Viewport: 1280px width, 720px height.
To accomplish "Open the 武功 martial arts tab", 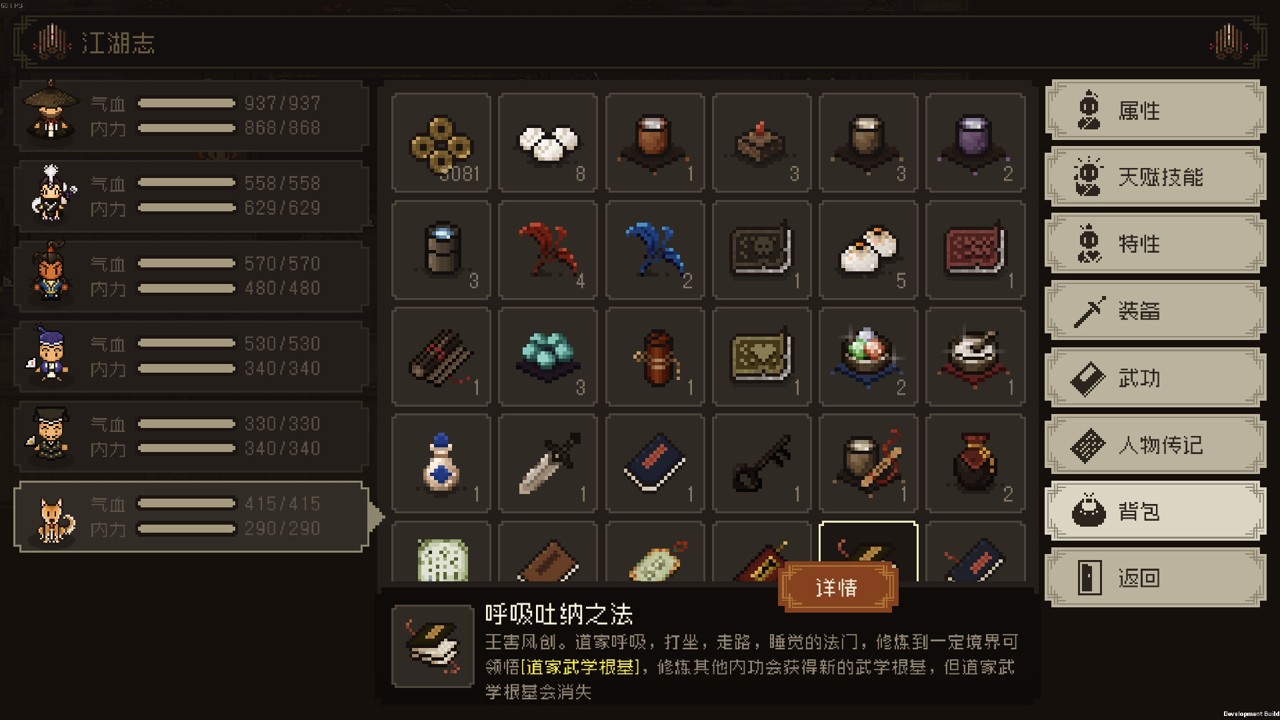I will point(1155,378).
